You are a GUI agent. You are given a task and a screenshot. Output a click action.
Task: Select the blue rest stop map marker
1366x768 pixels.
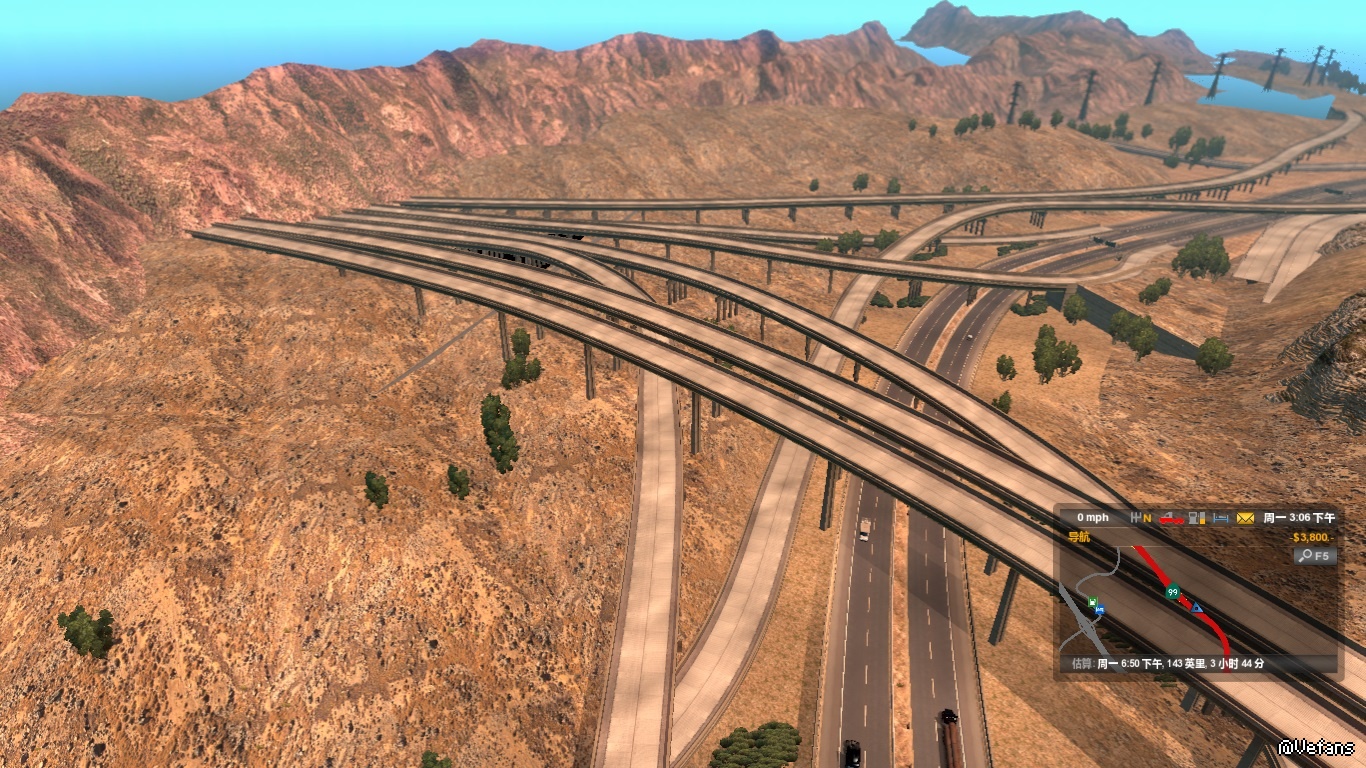(1099, 610)
